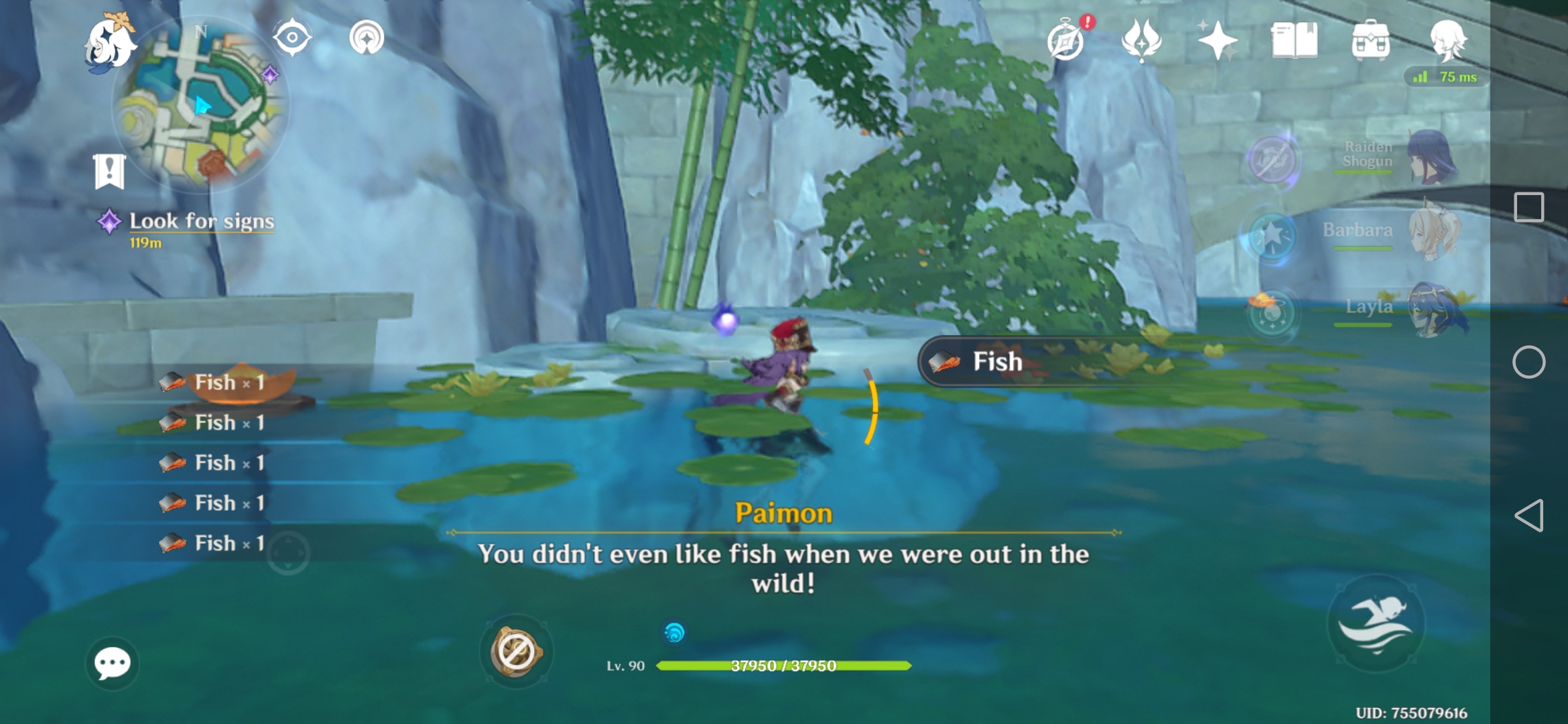
Task: Open the Wish menu star icon
Action: [1220, 42]
